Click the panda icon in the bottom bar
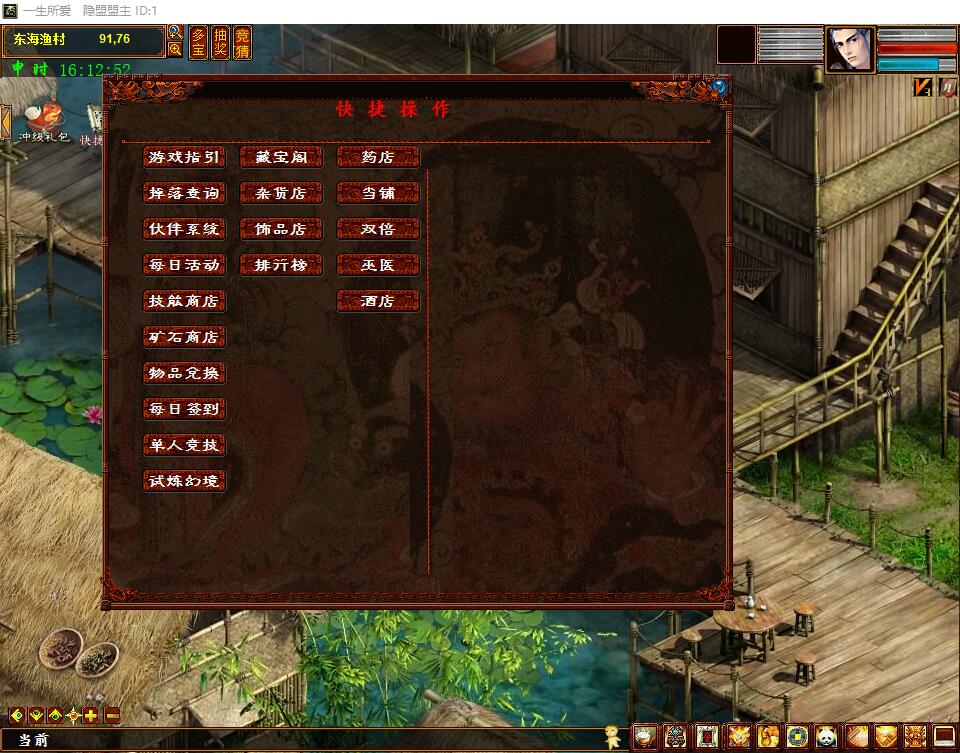The width and height of the screenshot is (960, 753). [826, 737]
